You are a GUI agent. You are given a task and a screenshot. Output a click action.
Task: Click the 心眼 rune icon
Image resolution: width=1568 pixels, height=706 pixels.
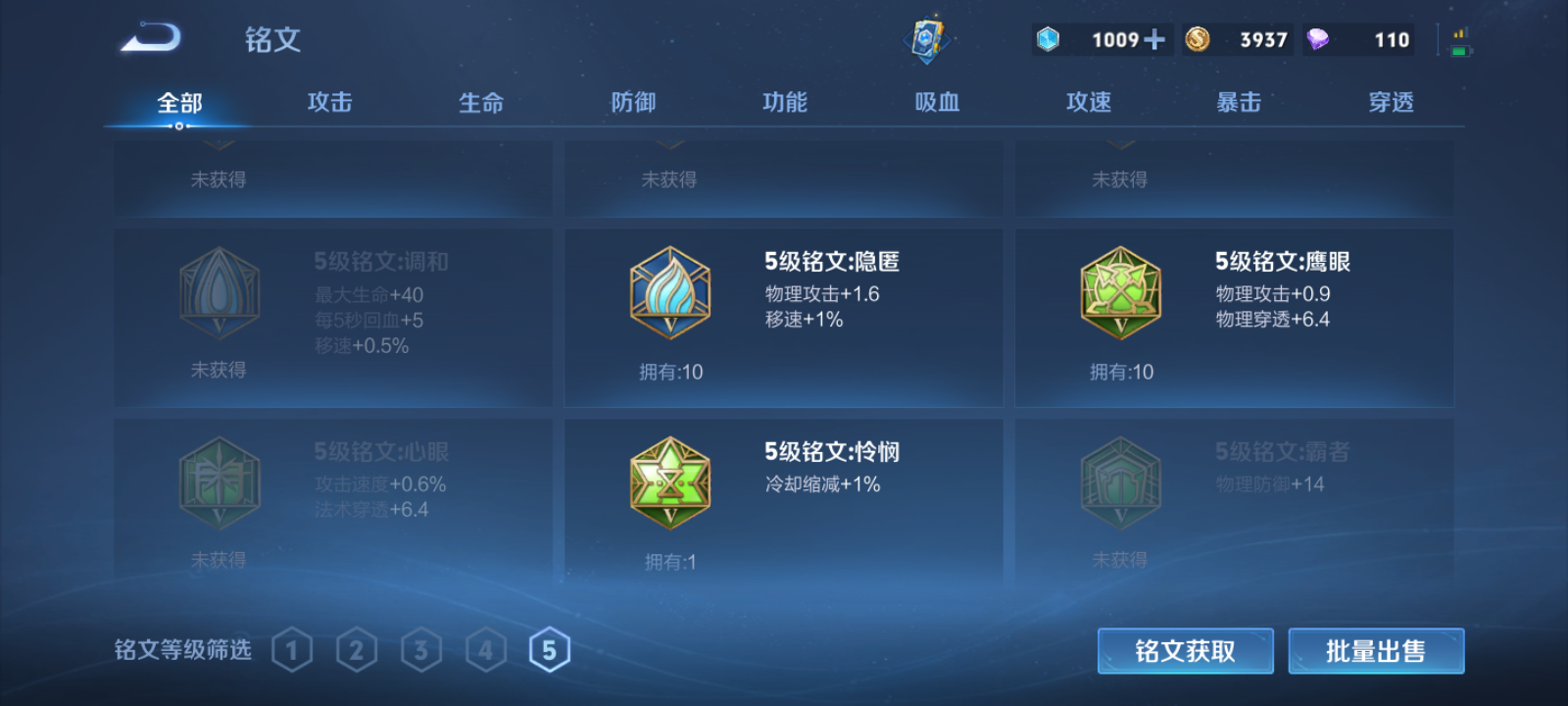(220, 482)
